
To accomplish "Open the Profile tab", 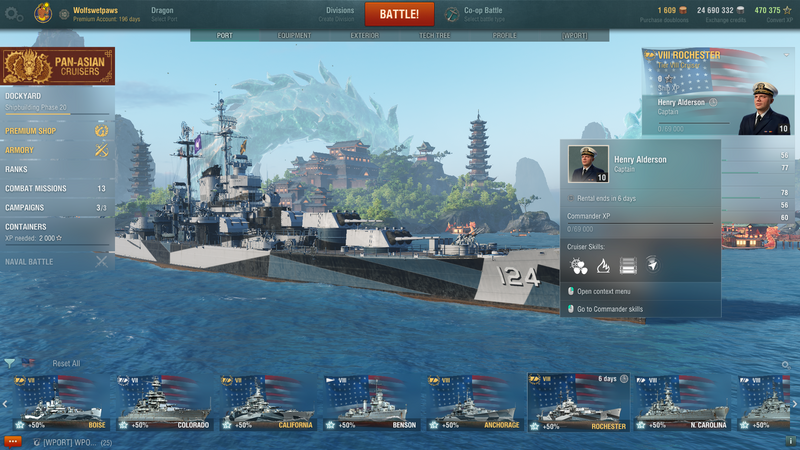I will (x=504, y=36).
